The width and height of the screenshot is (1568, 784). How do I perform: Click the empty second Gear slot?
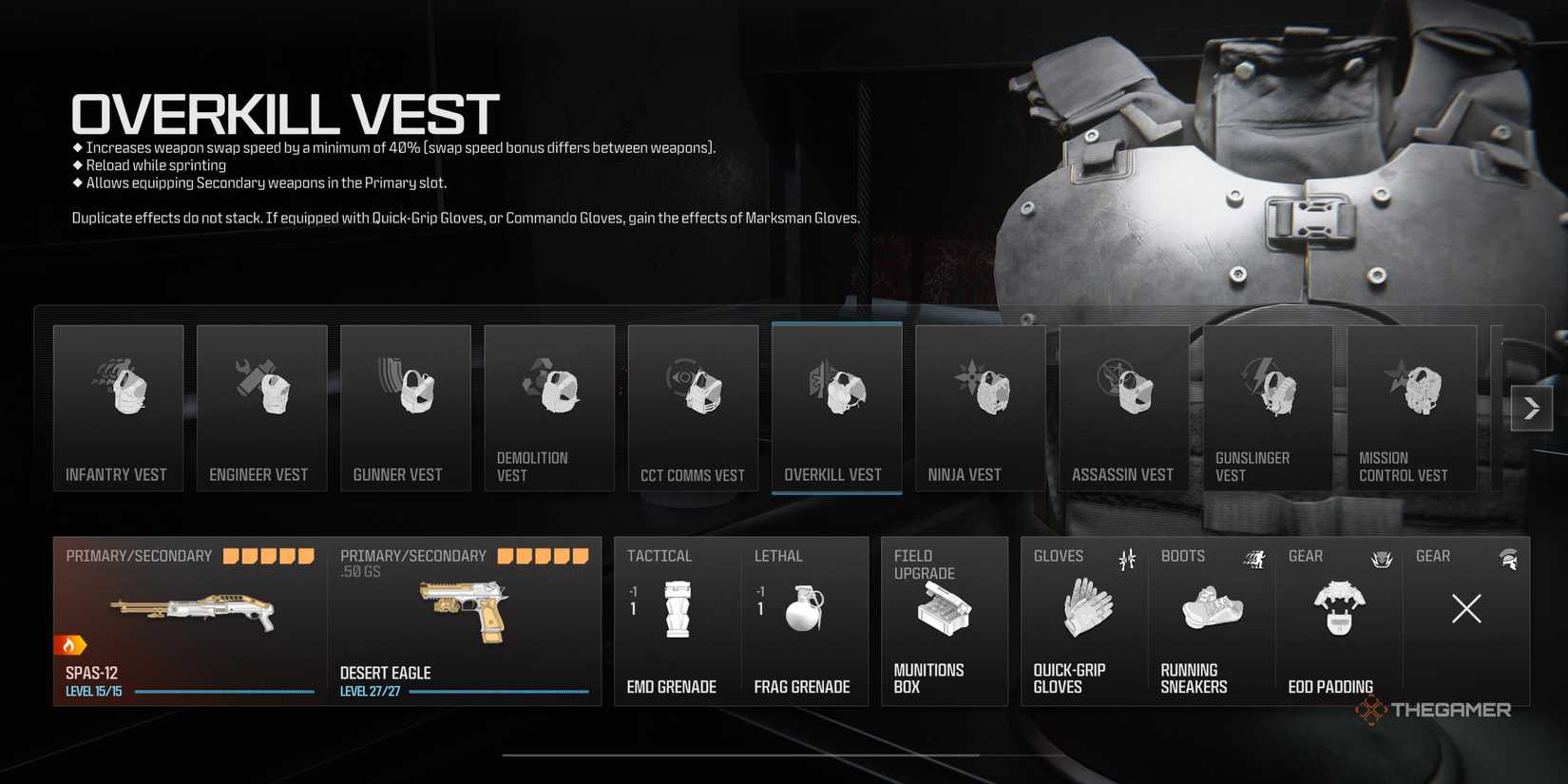1465,608
